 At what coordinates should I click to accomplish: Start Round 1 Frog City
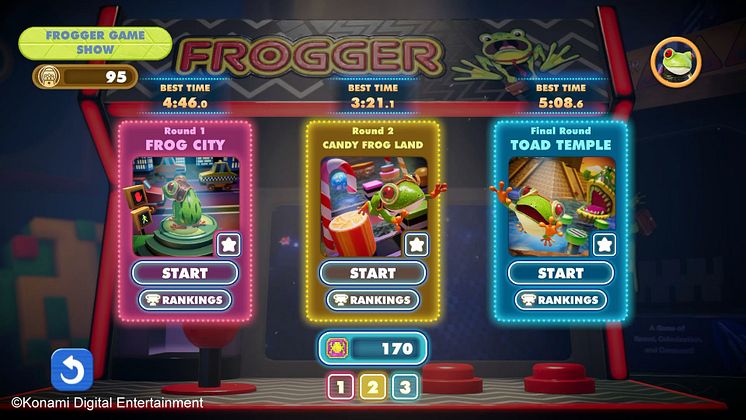click(x=185, y=273)
